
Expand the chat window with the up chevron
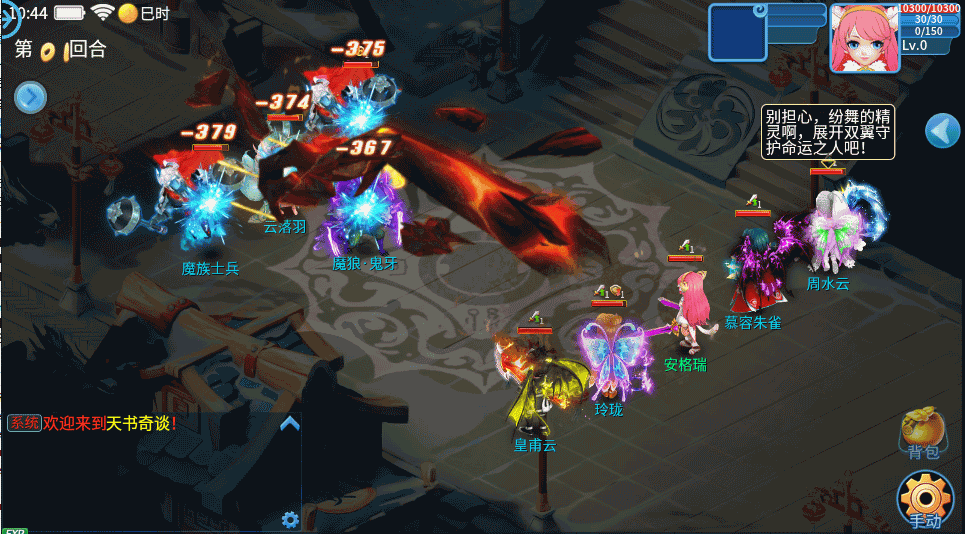(x=290, y=423)
